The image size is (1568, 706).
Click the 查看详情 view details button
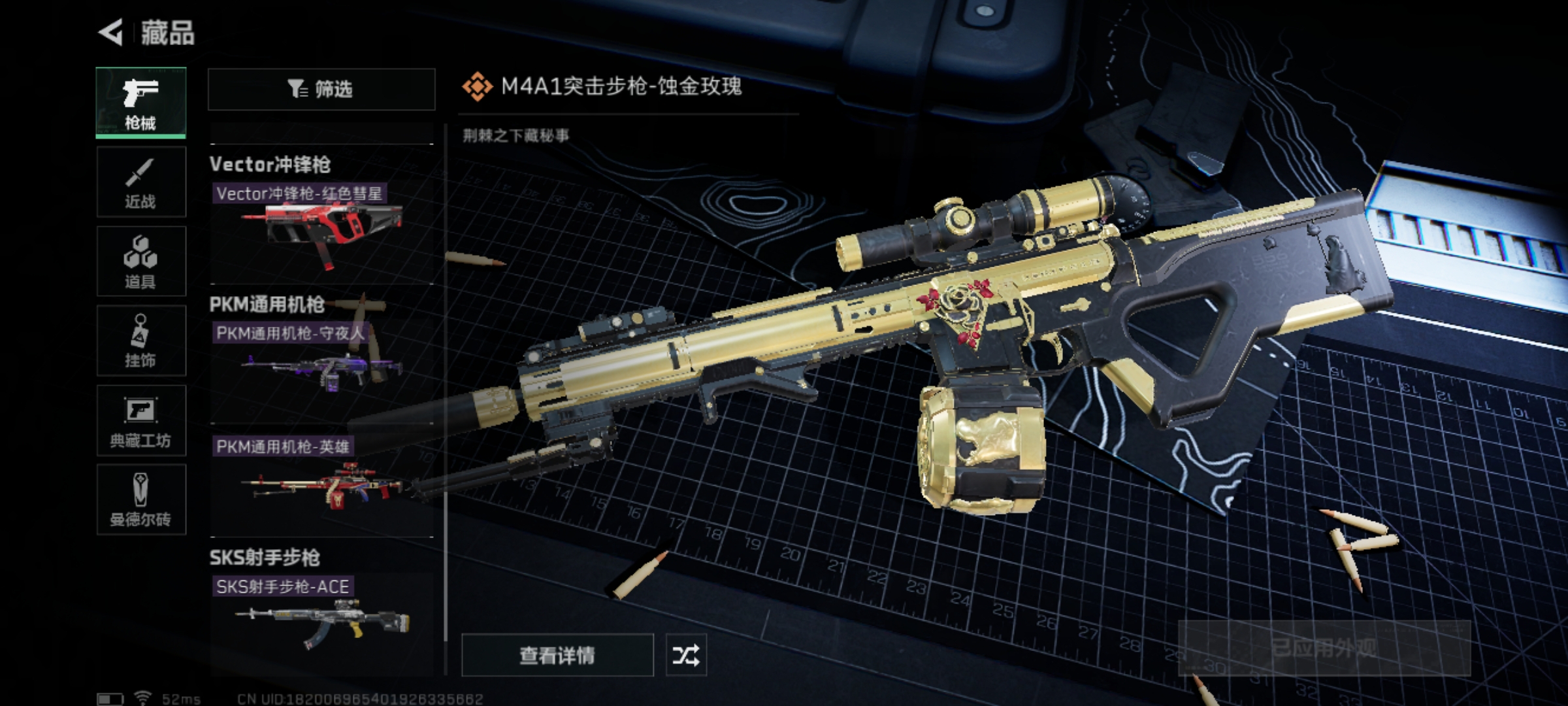click(557, 654)
